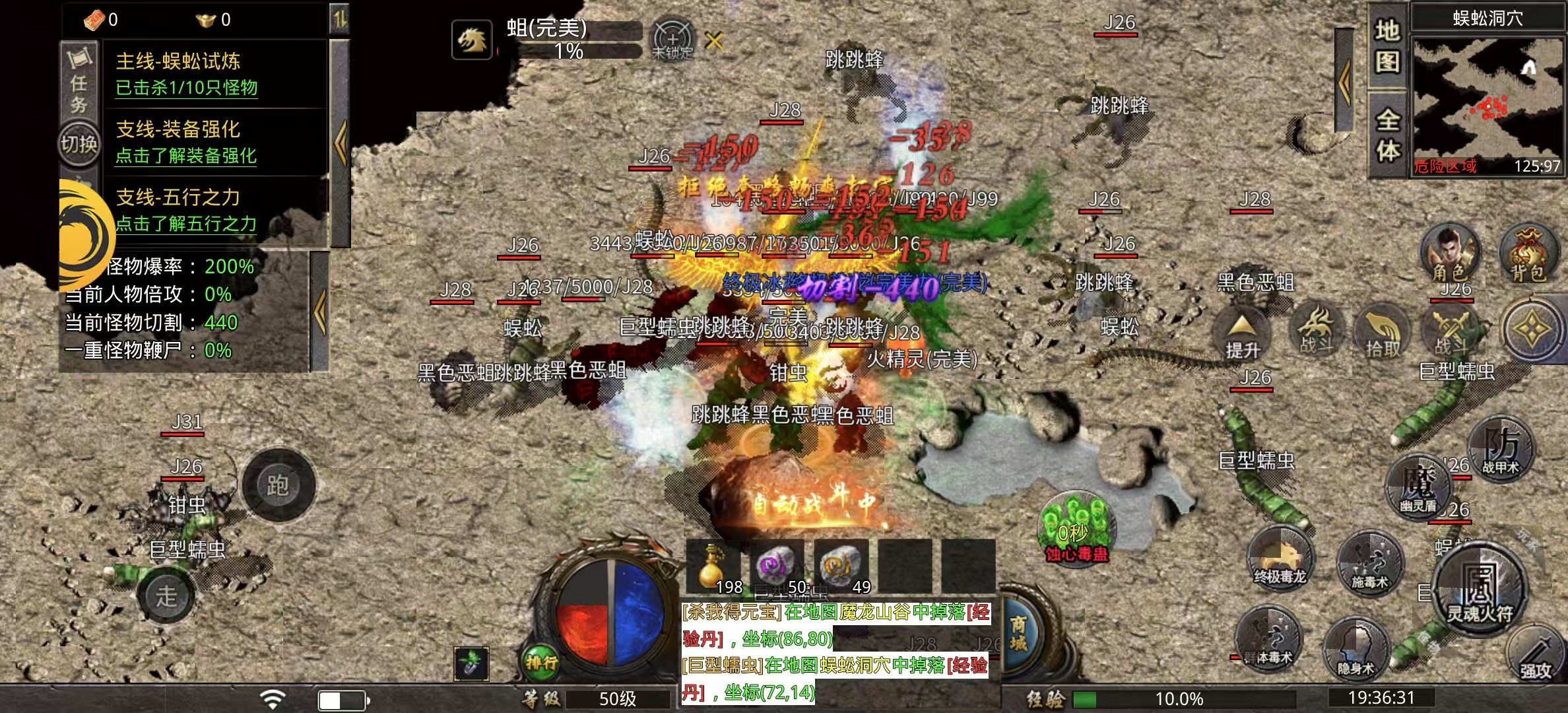Toggle the 走 walk button
Image resolution: width=1568 pixels, height=713 pixels.
pos(166,595)
